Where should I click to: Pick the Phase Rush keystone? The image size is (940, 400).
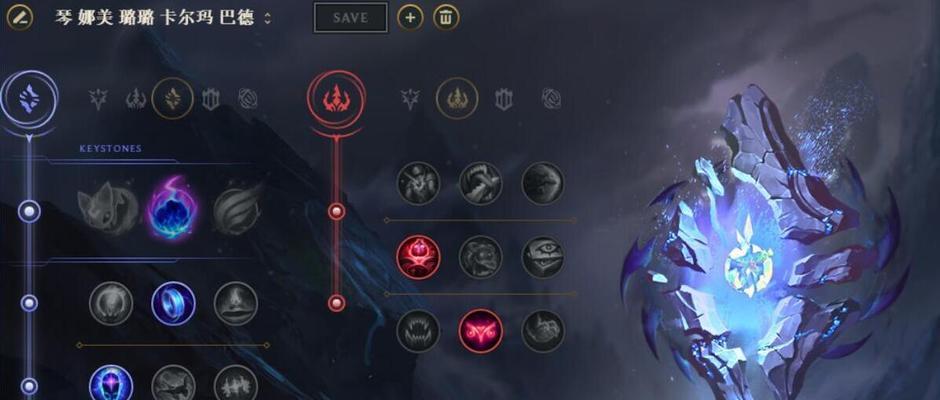click(236, 206)
